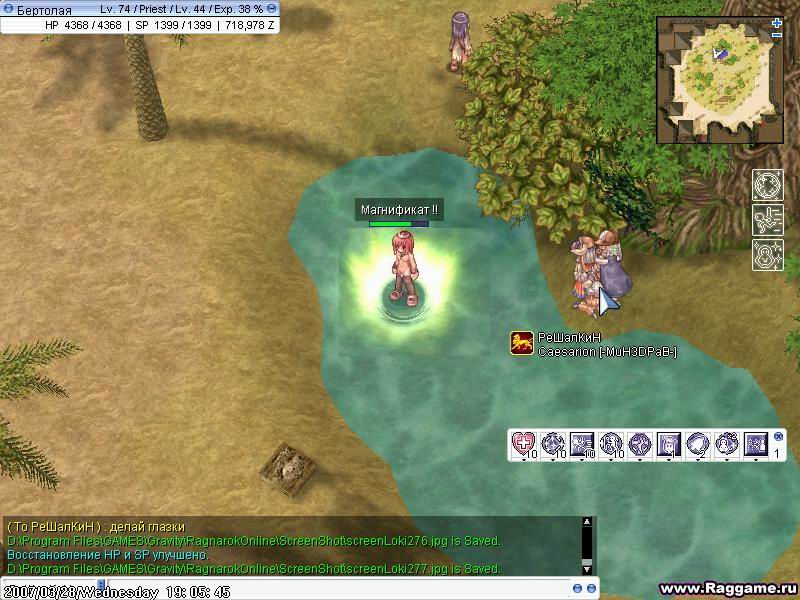This screenshot has height=600, width=800.
Task: Cast Heal from the heart hotbar slot
Action: (525, 443)
